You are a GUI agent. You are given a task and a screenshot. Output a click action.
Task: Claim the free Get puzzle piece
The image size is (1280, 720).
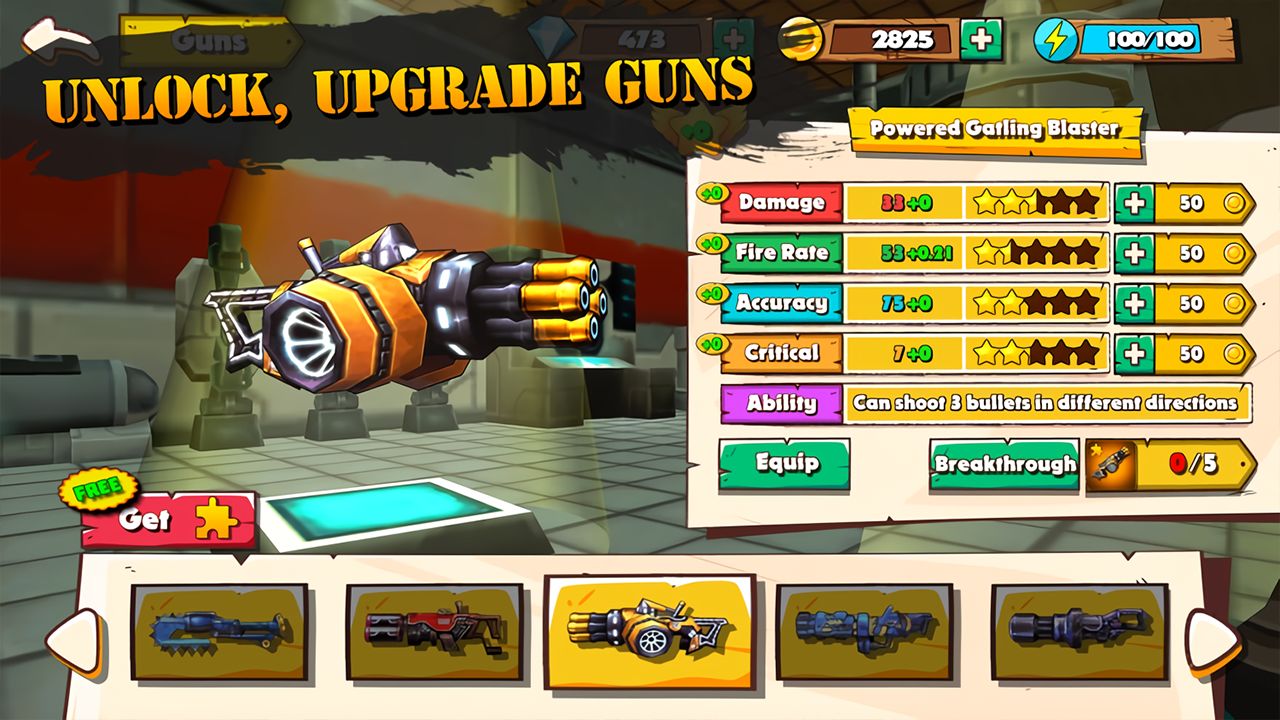[168, 520]
